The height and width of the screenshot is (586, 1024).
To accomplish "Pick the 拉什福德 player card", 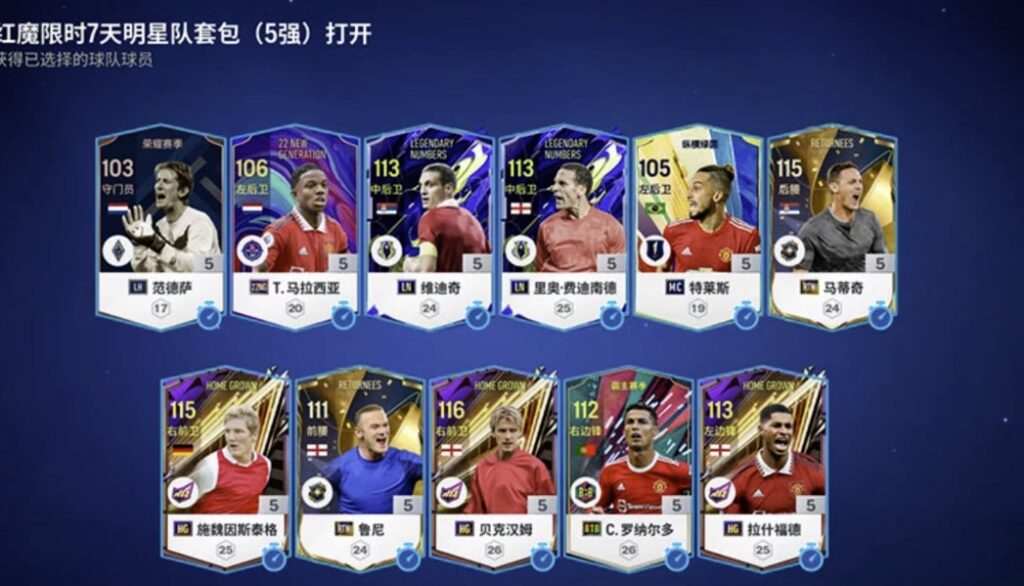I will coord(762,465).
